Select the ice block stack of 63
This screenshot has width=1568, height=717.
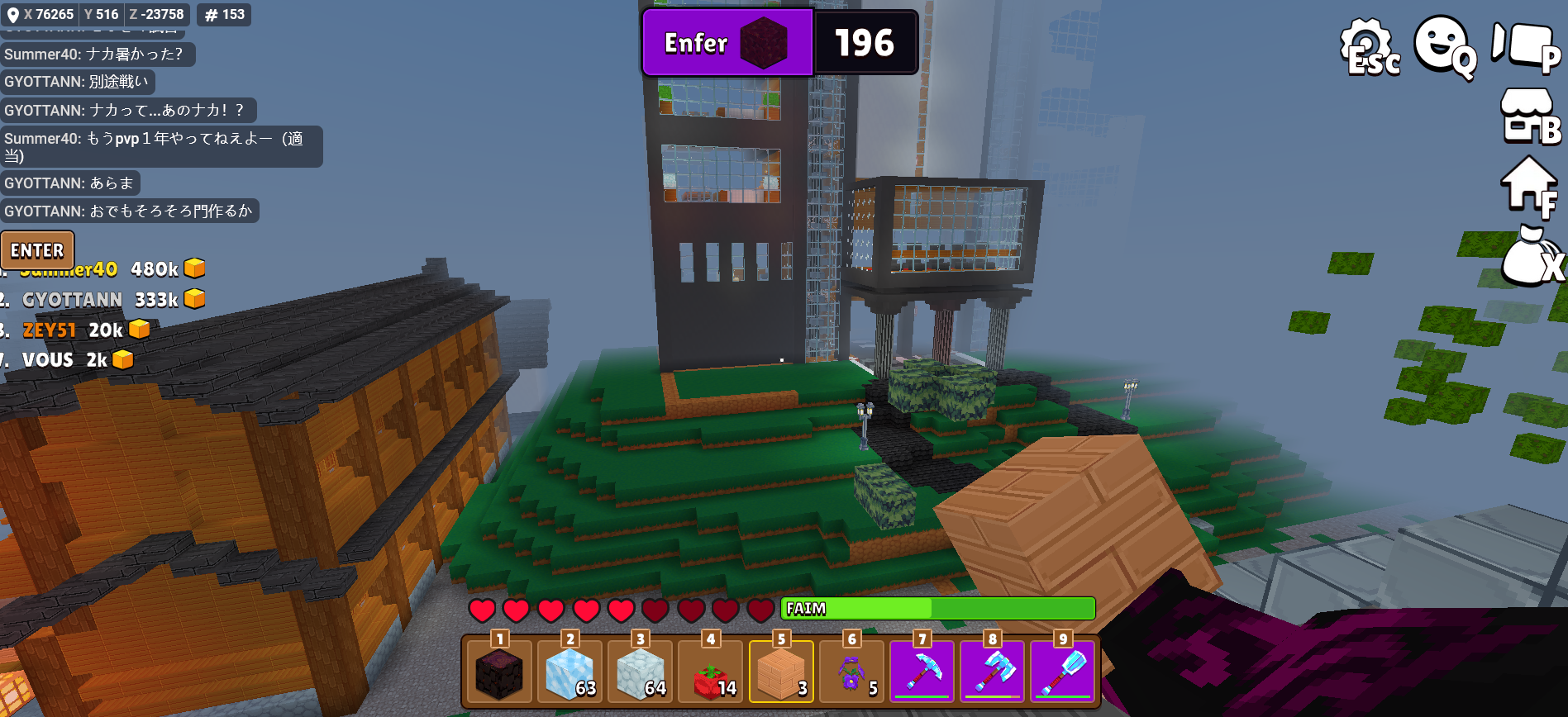[x=570, y=672]
